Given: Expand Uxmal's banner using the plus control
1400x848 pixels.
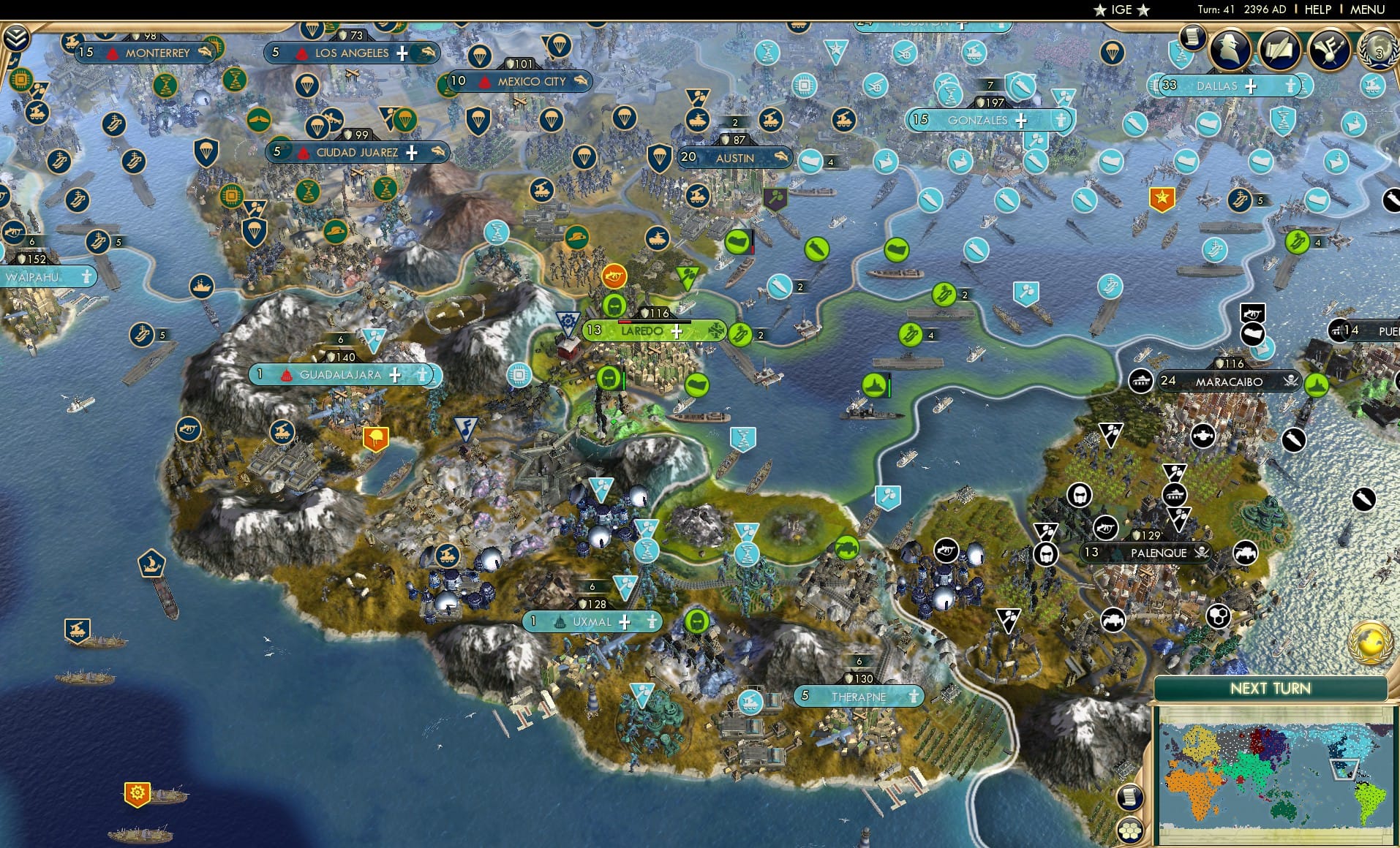Looking at the screenshot, I should click(x=624, y=622).
